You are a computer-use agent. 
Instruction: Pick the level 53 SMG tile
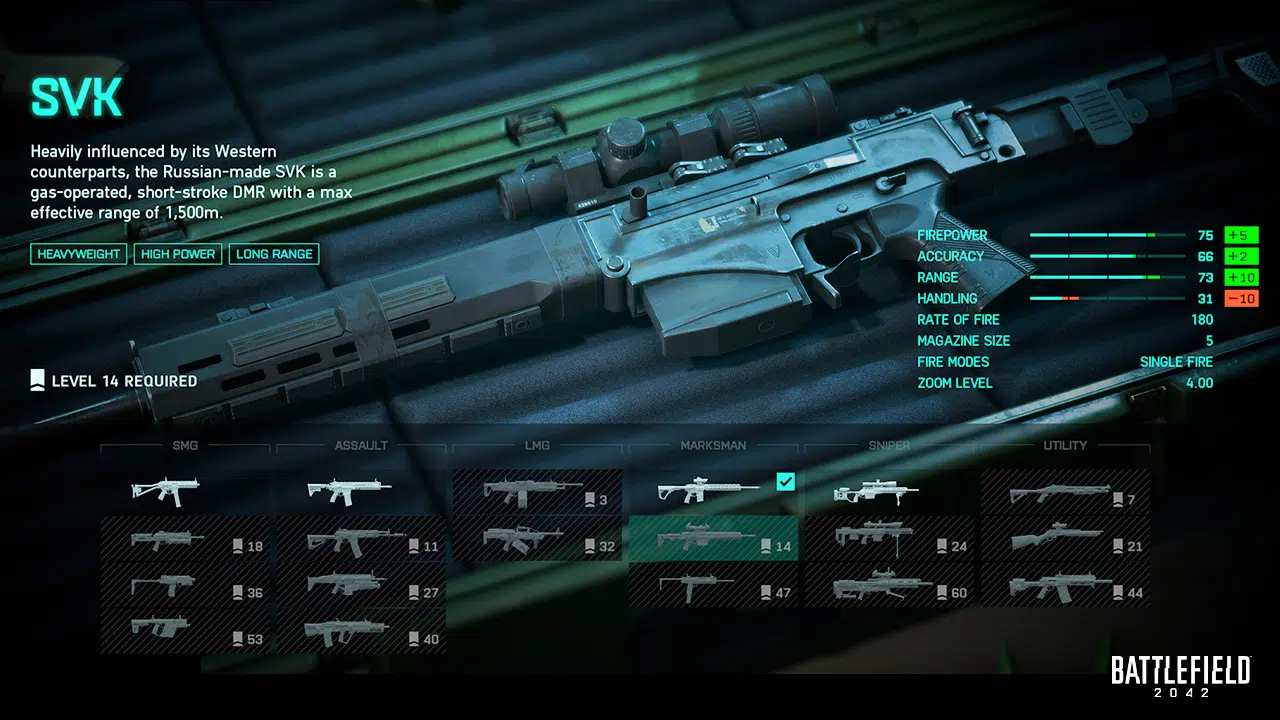click(x=186, y=632)
